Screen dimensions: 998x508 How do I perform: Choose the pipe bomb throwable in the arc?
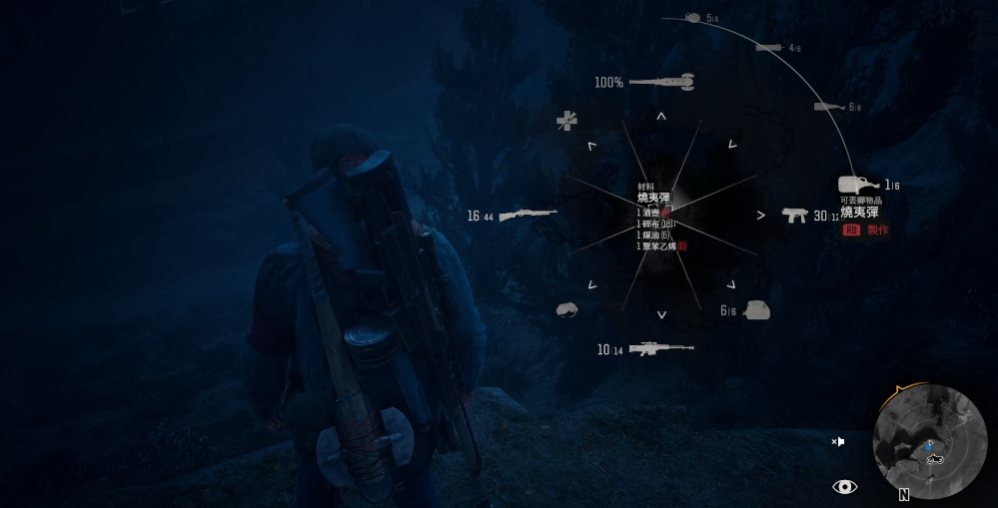[x=769, y=47]
